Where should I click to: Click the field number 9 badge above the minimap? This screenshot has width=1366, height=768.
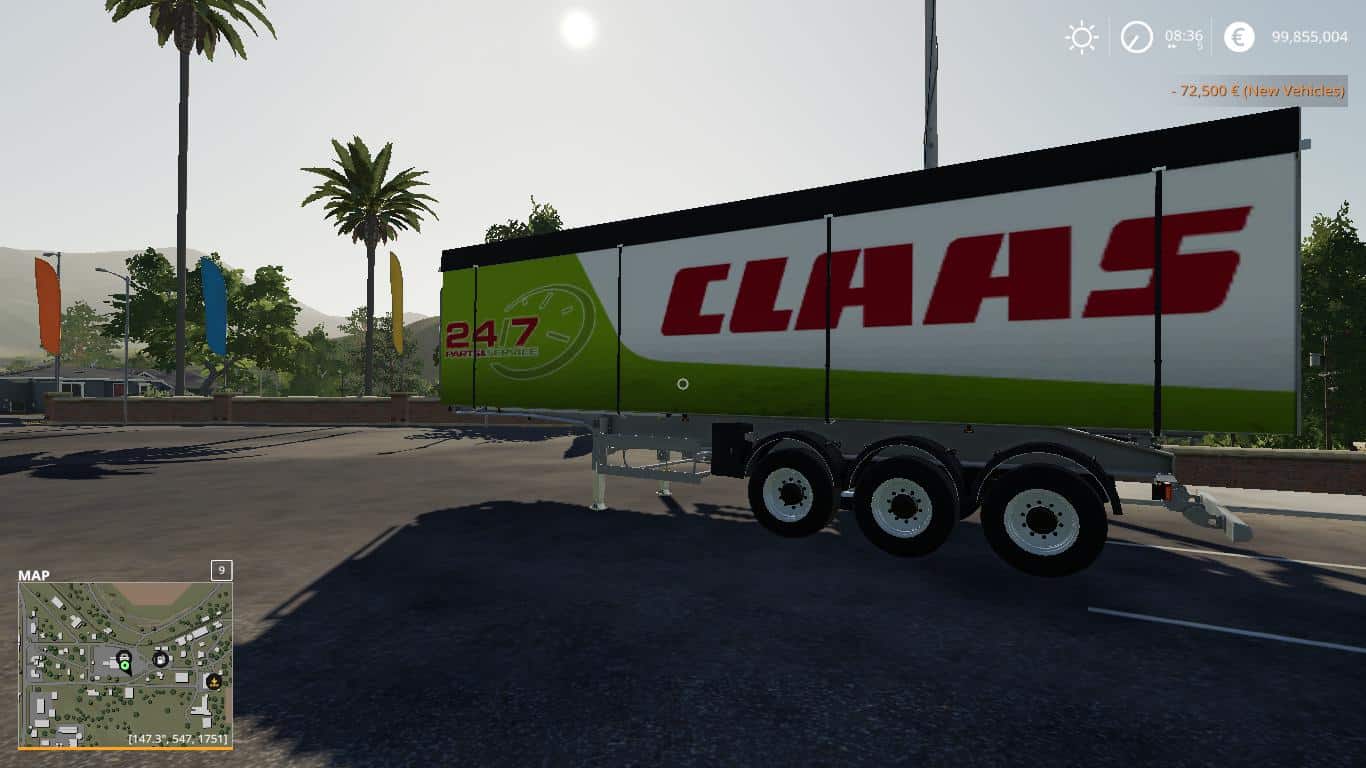[221, 571]
